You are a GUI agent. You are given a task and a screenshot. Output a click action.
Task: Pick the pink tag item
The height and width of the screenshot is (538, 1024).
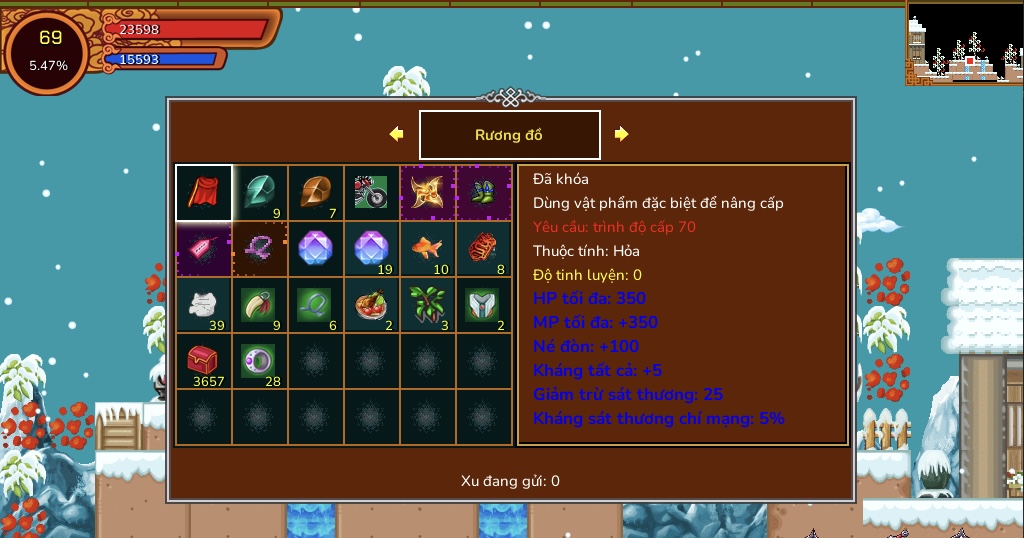(204, 248)
